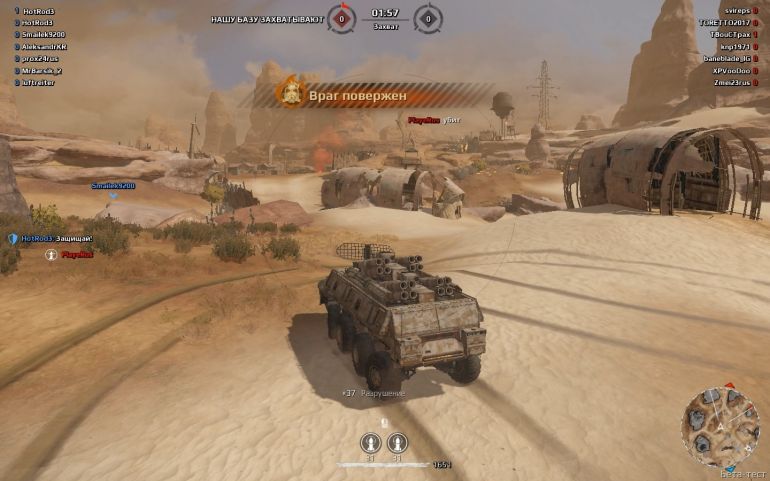770x481 pixels.
Task: Select XPVooDoo in the enemy list
Action: 727,71
